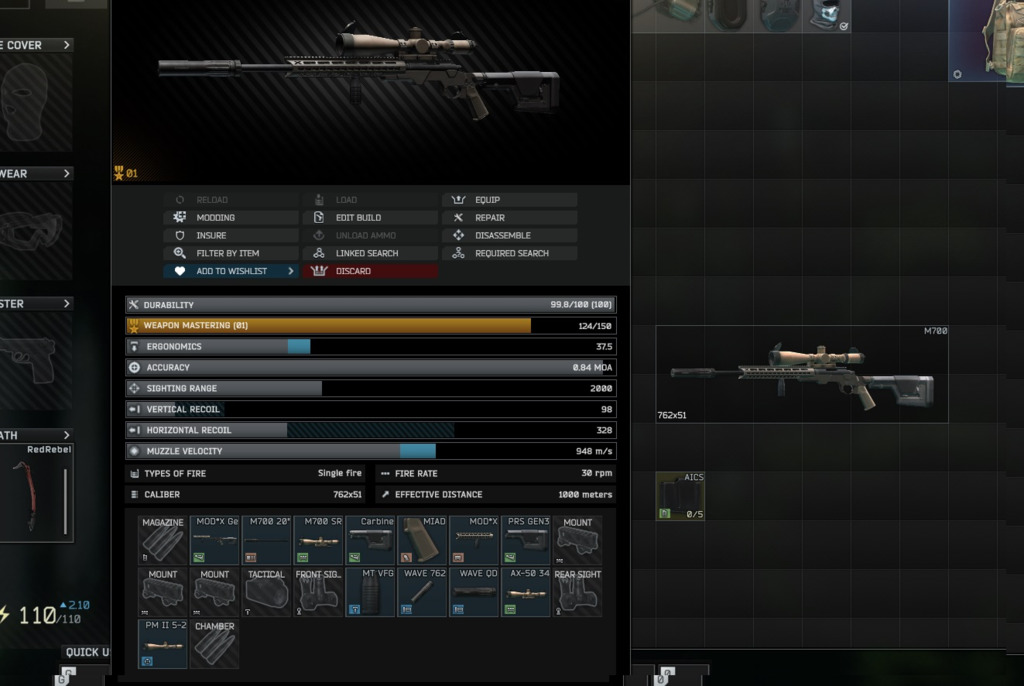This screenshot has width=1024, height=686.
Task: Open Edit Build
Action: 369,218
